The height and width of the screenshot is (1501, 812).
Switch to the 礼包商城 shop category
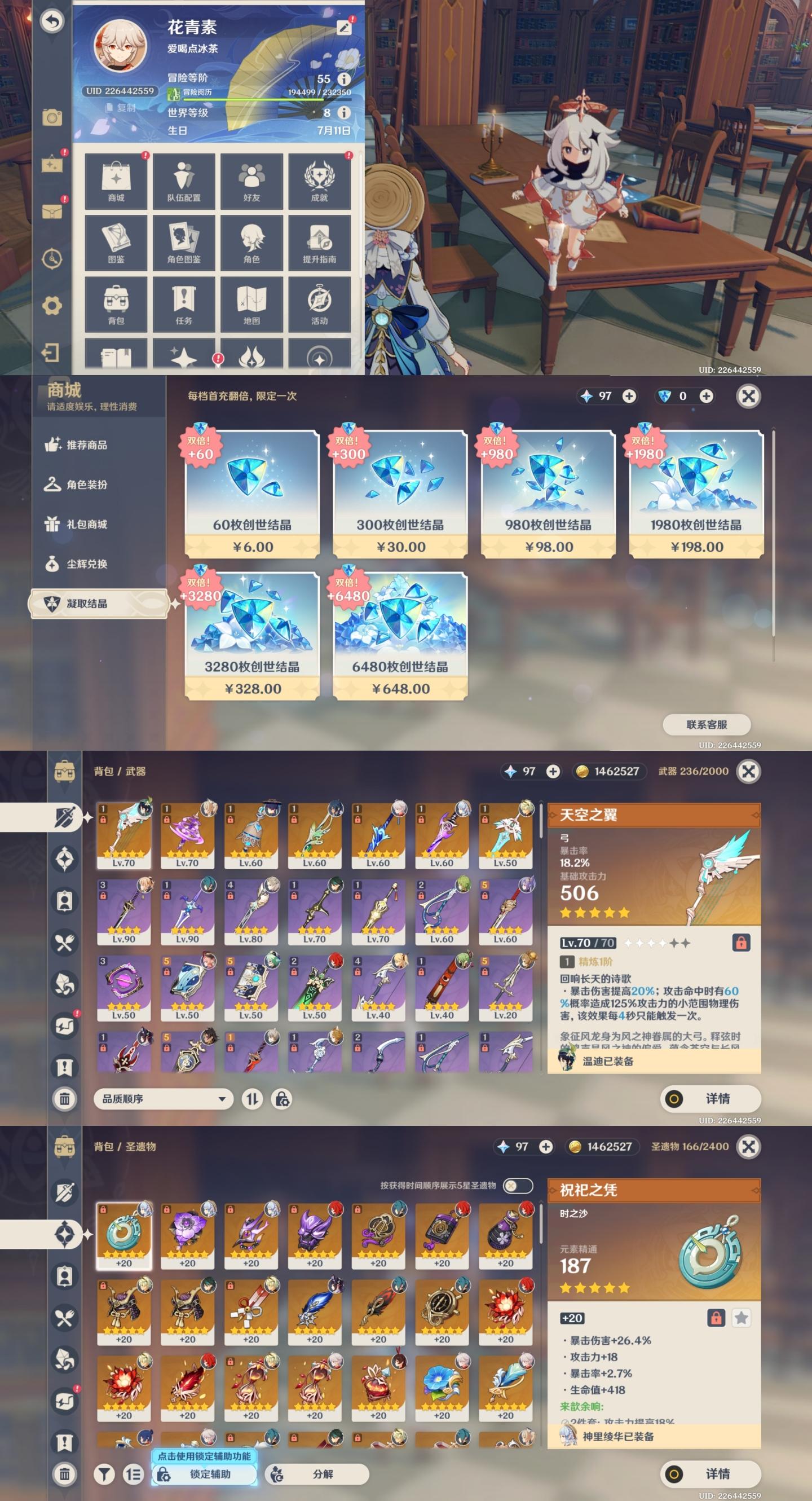86,525
